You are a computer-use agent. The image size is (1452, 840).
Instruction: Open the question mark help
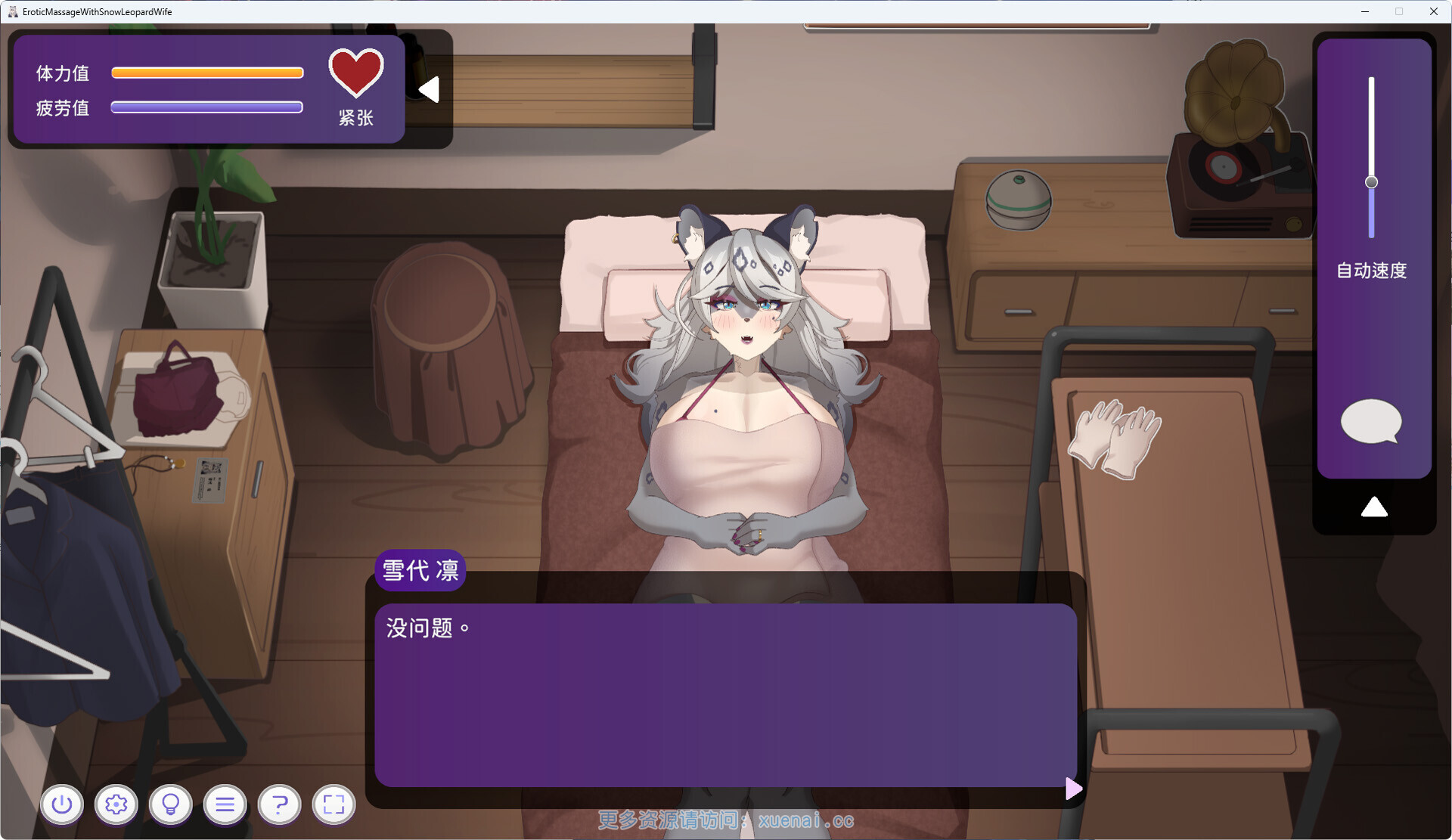point(280,804)
